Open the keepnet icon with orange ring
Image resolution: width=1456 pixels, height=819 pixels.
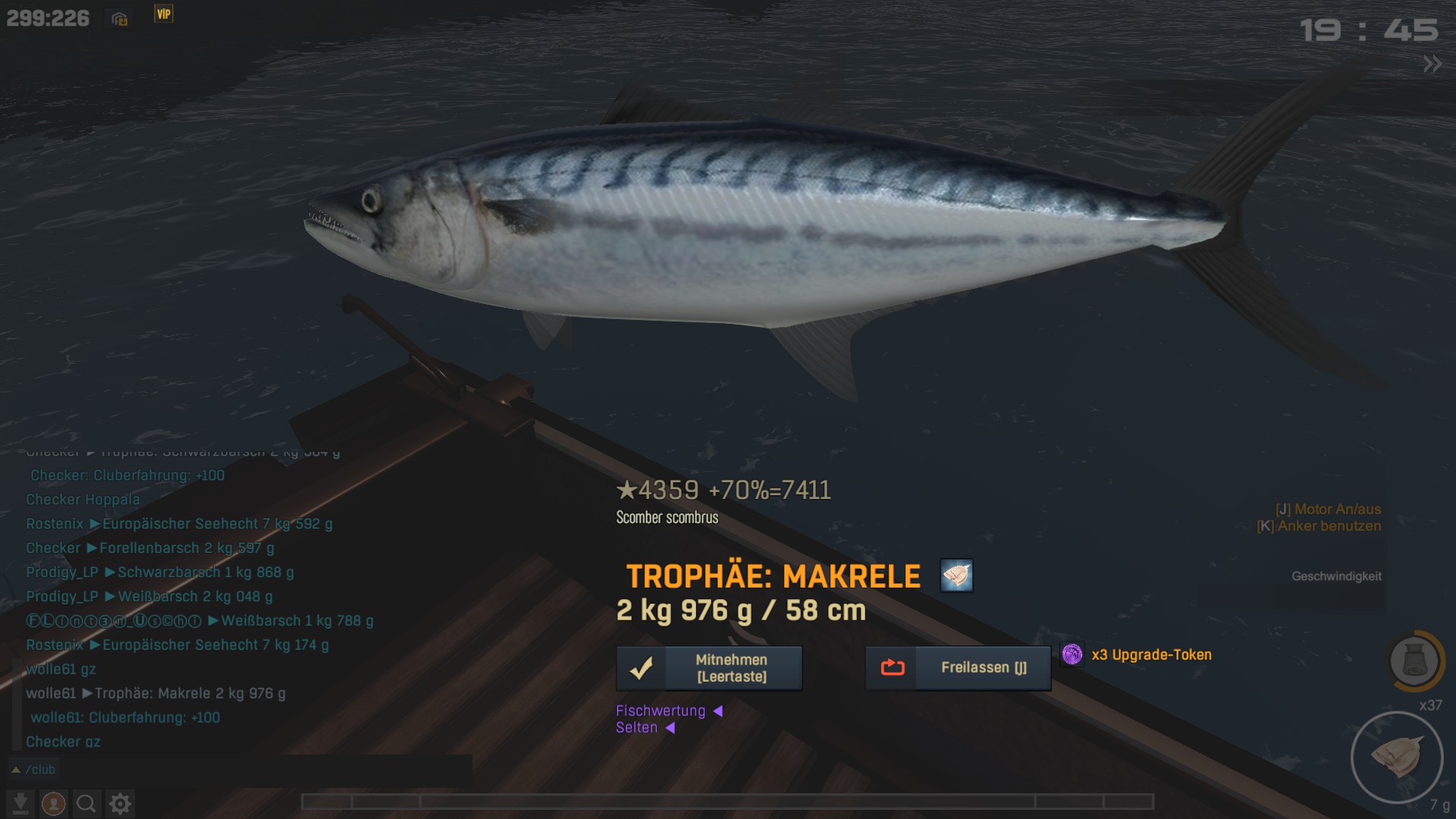pos(1414,661)
